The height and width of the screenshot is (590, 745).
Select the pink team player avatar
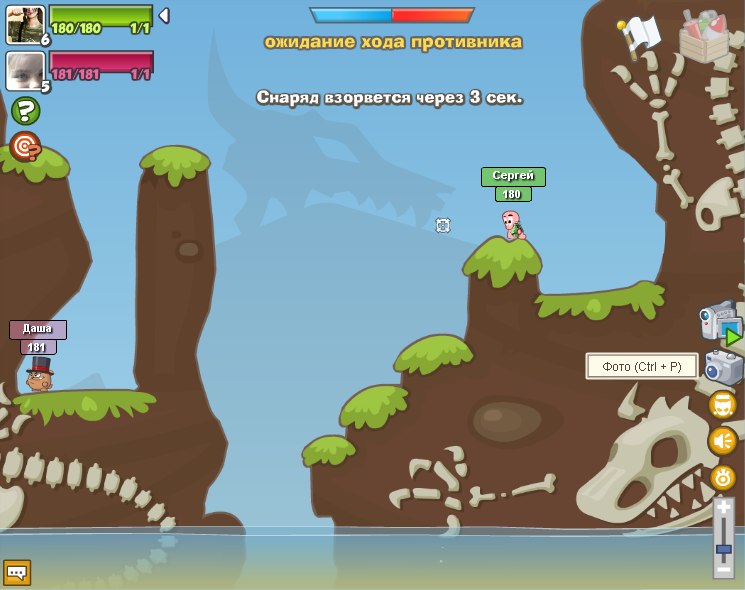pos(24,71)
